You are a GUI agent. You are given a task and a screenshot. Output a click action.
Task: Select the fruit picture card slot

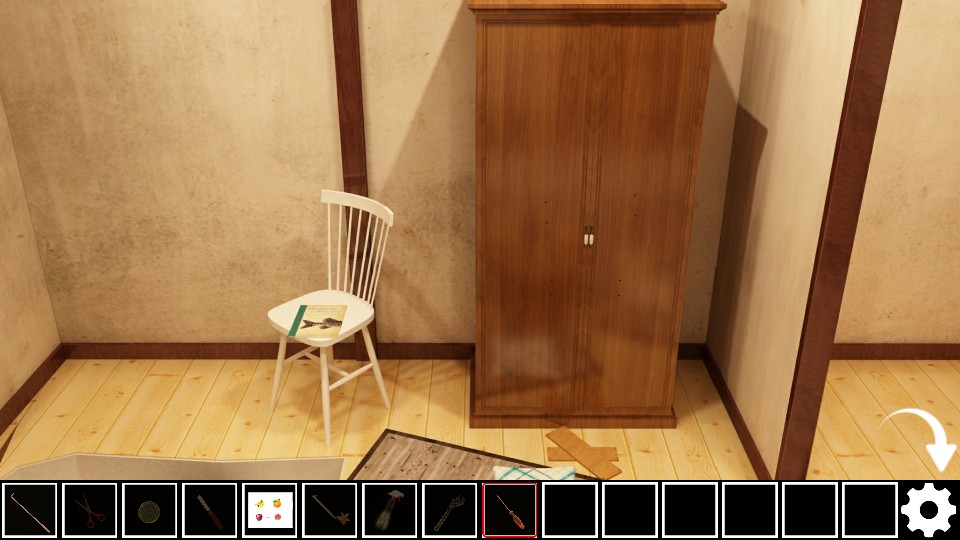[x=270, y=510]
